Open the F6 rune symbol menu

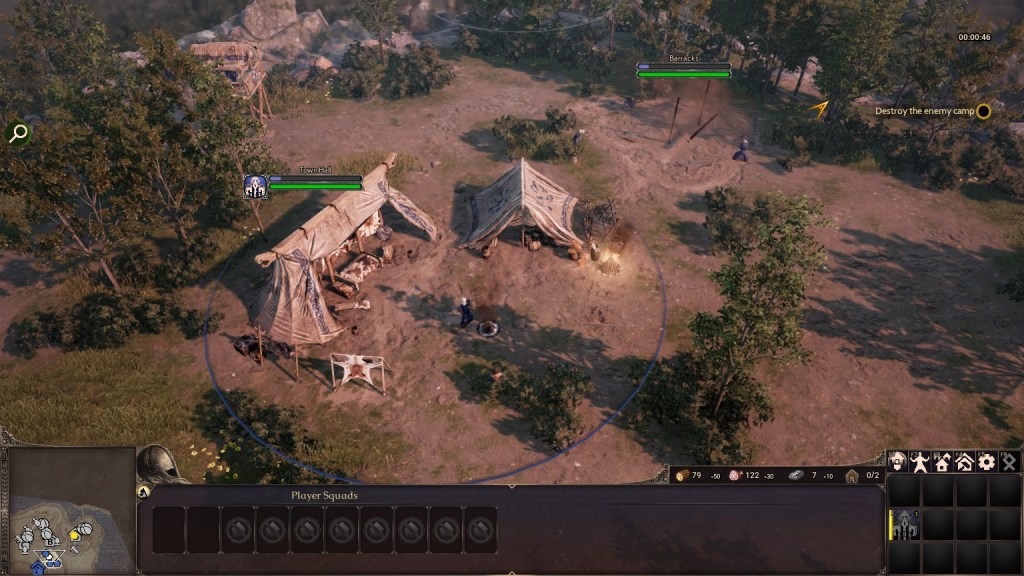[x=1009, y=462]
